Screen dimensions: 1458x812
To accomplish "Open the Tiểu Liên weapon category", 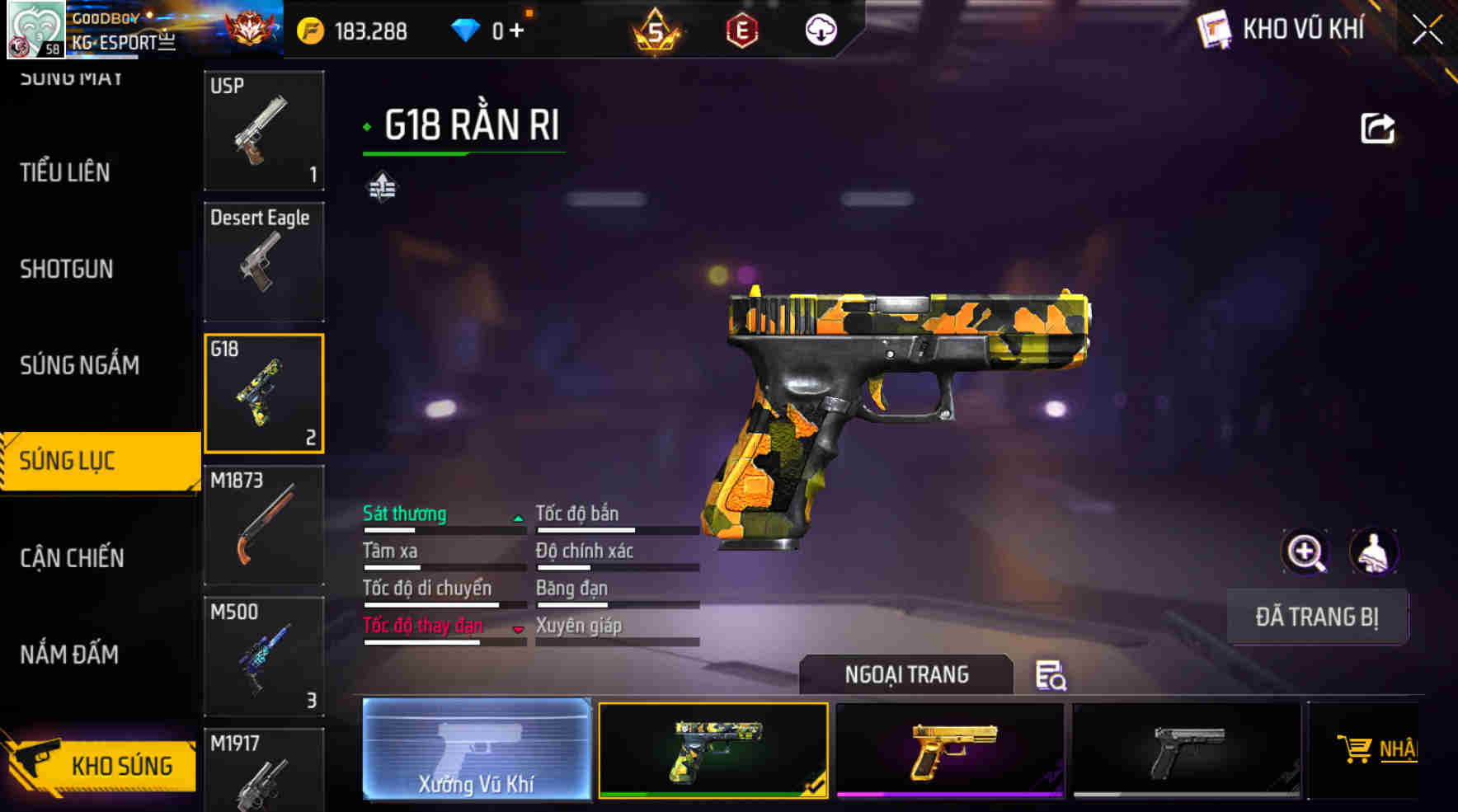I will click(66, 173).
